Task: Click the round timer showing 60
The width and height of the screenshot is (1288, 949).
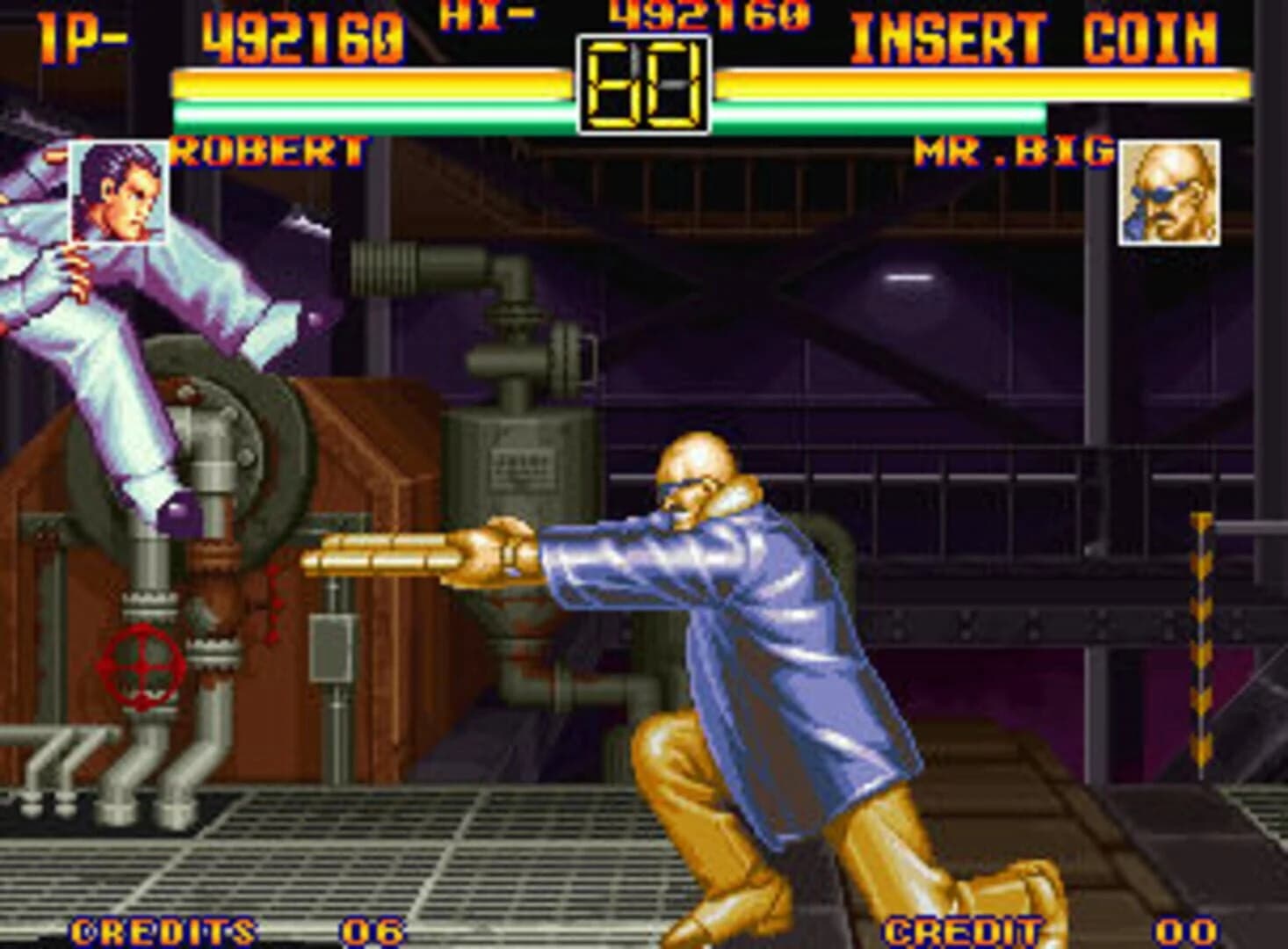Action: coord(644,82)
